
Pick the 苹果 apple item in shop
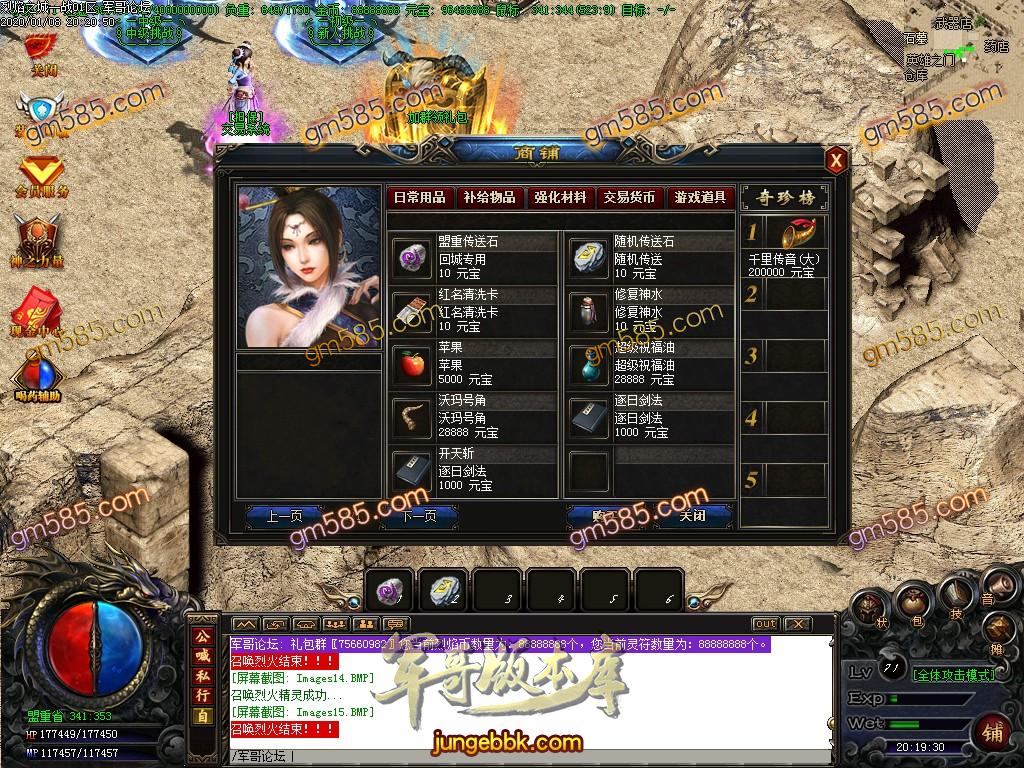coord(410,365)
